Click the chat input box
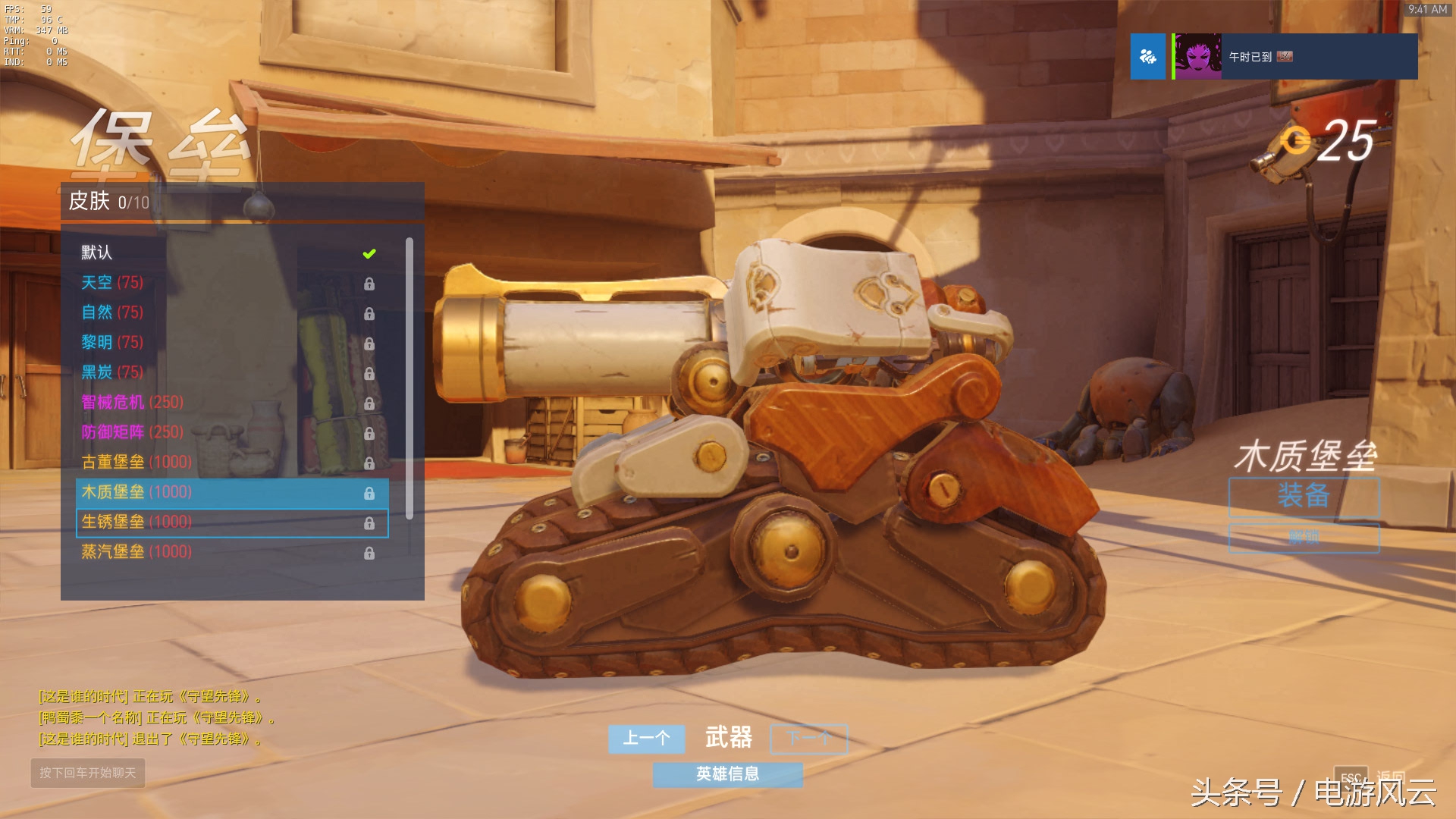The width and height of the screenshot is (1456, 819). click(x=88, y=773)
